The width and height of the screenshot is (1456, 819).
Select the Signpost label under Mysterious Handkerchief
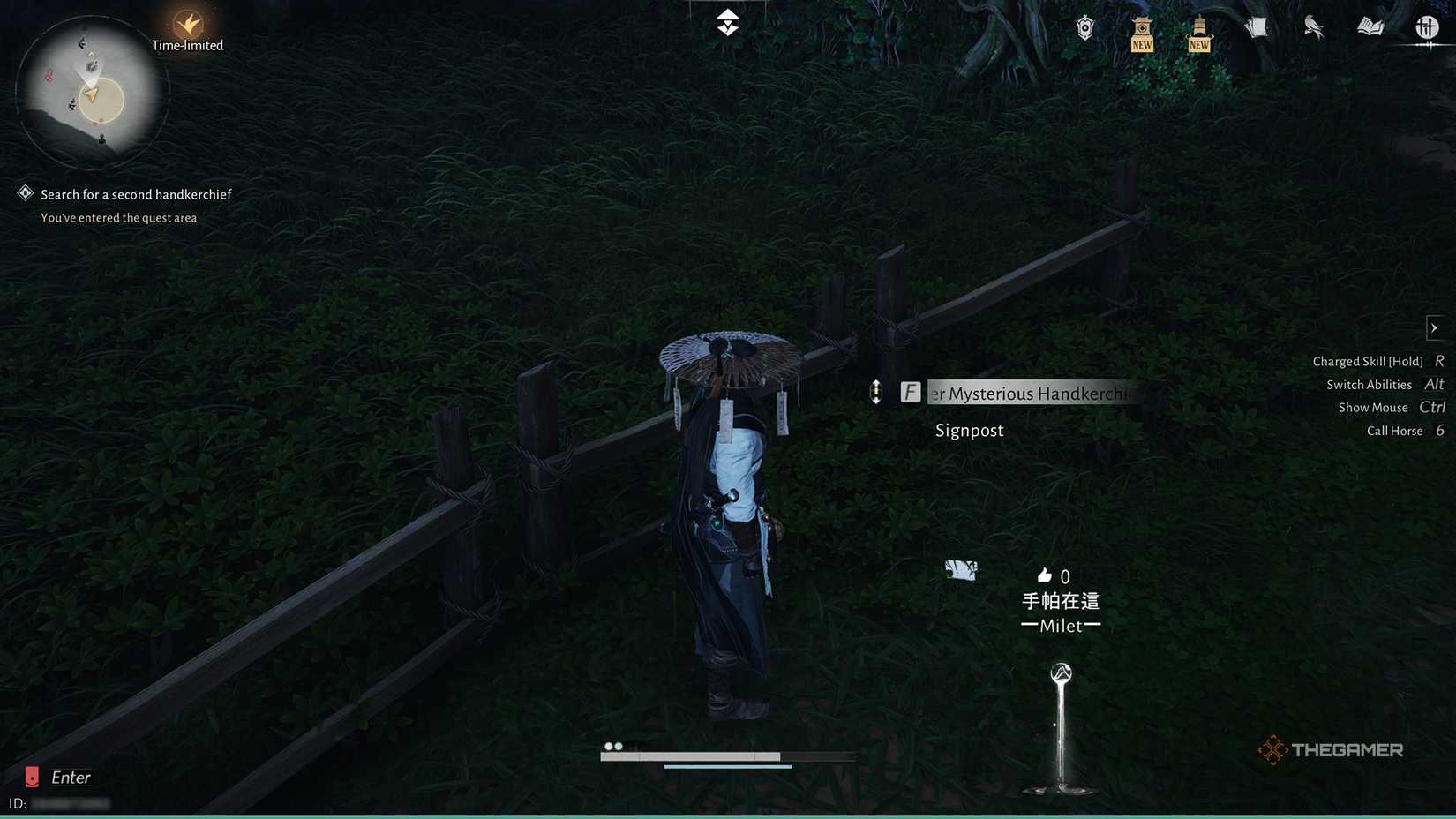(x=969, y=430)
